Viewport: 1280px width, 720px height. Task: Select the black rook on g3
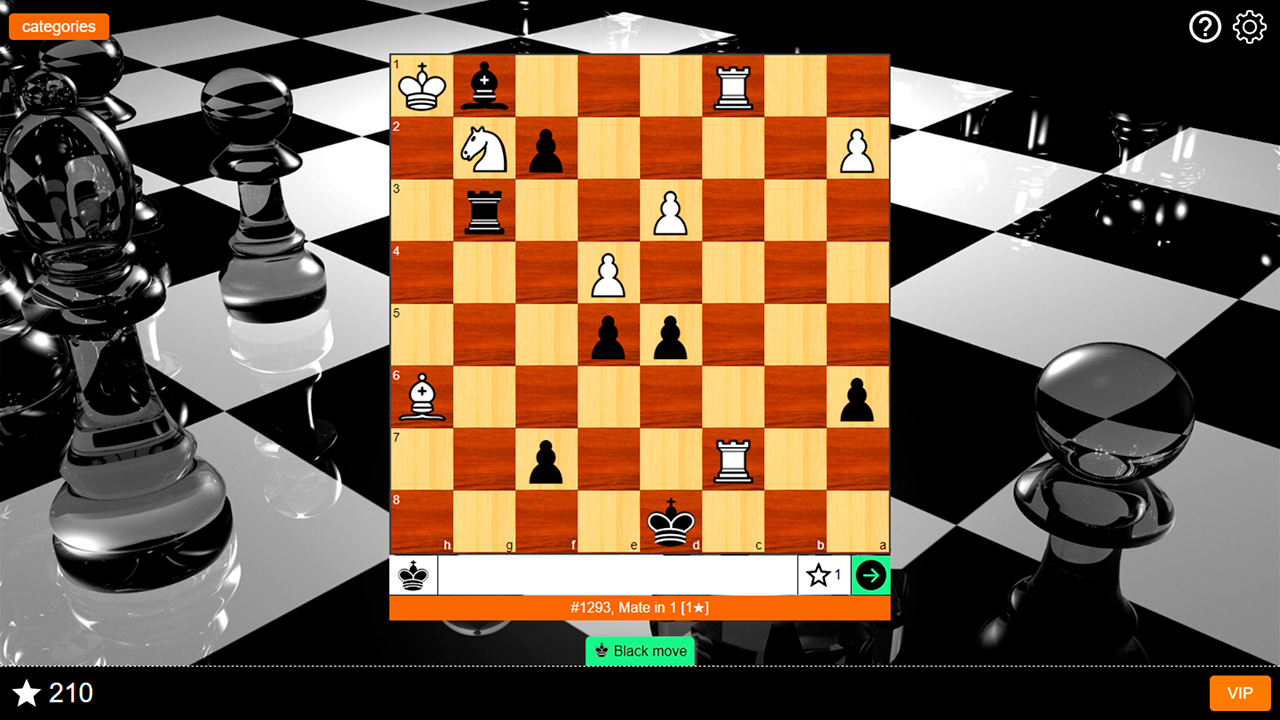(484, 211)
